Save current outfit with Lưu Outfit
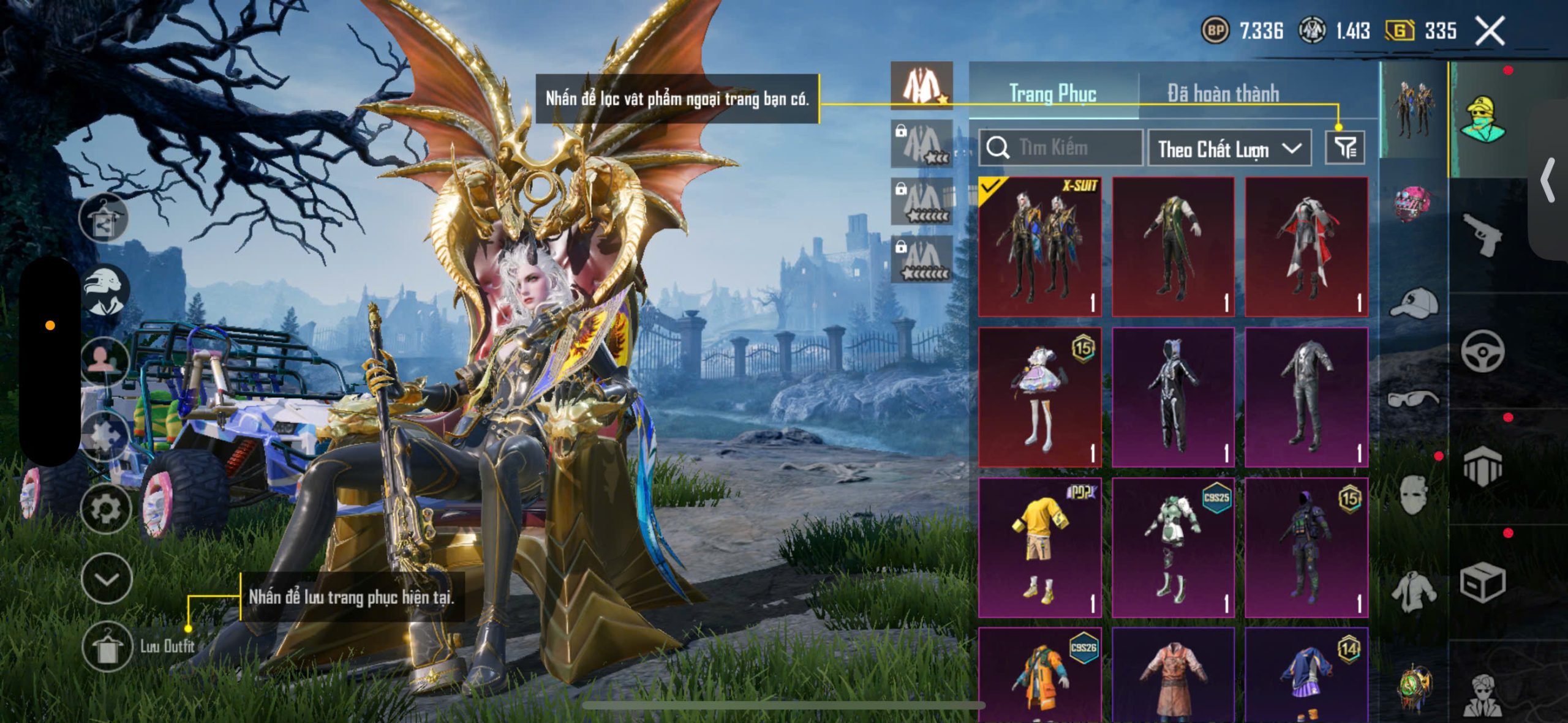Screen dimensions: 1568x723 coord(108,646)
